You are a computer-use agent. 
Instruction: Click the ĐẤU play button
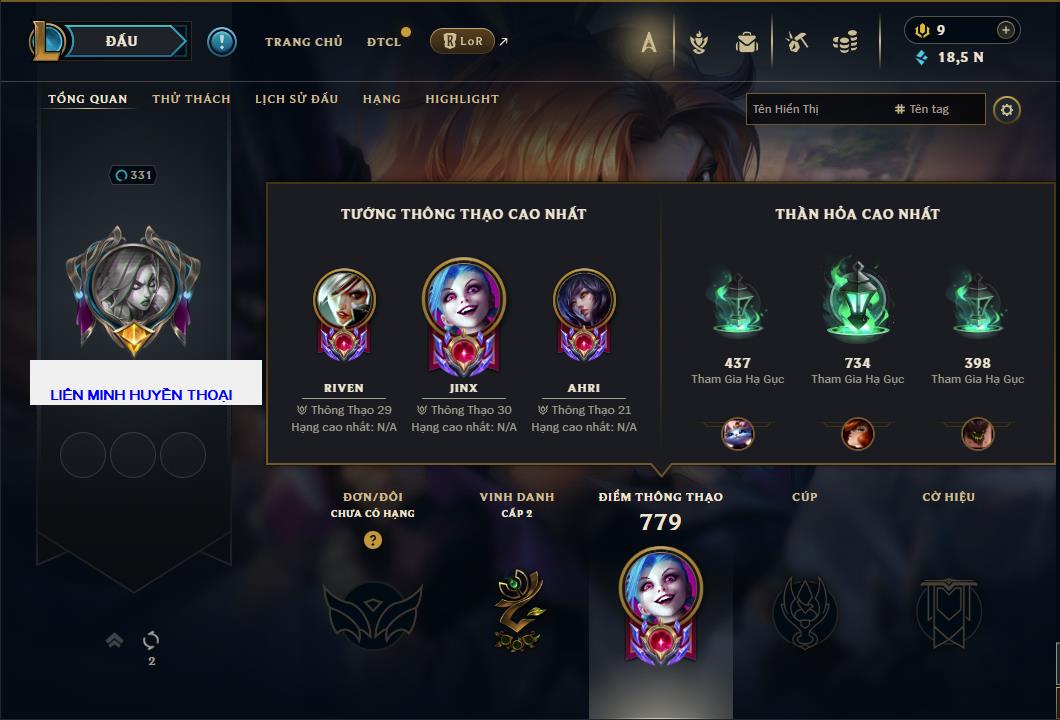click(121, 41)
